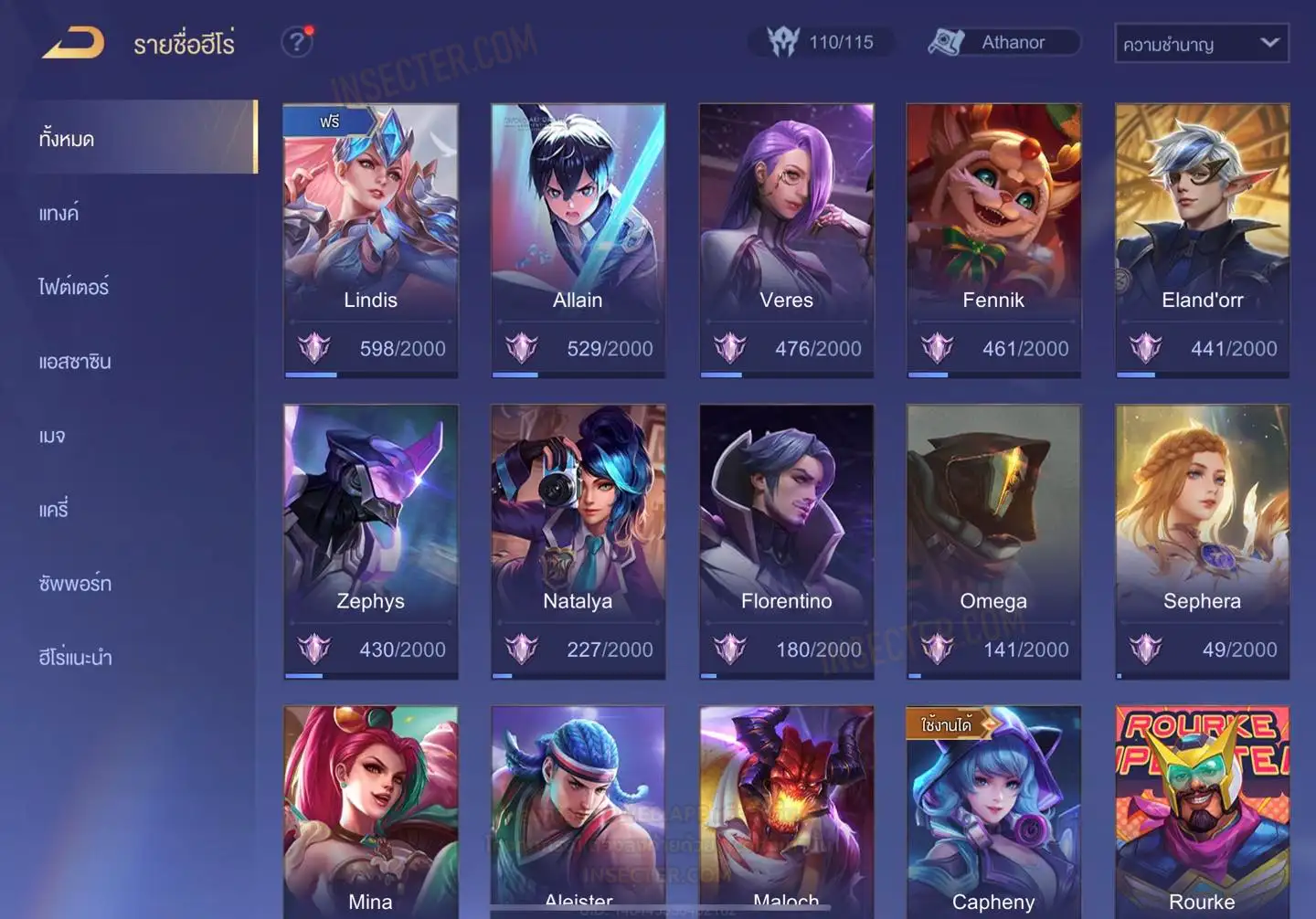This screenshot has height=919, width=1316.
Task: Select the Eland'orr hero card
Action: 1202,239
